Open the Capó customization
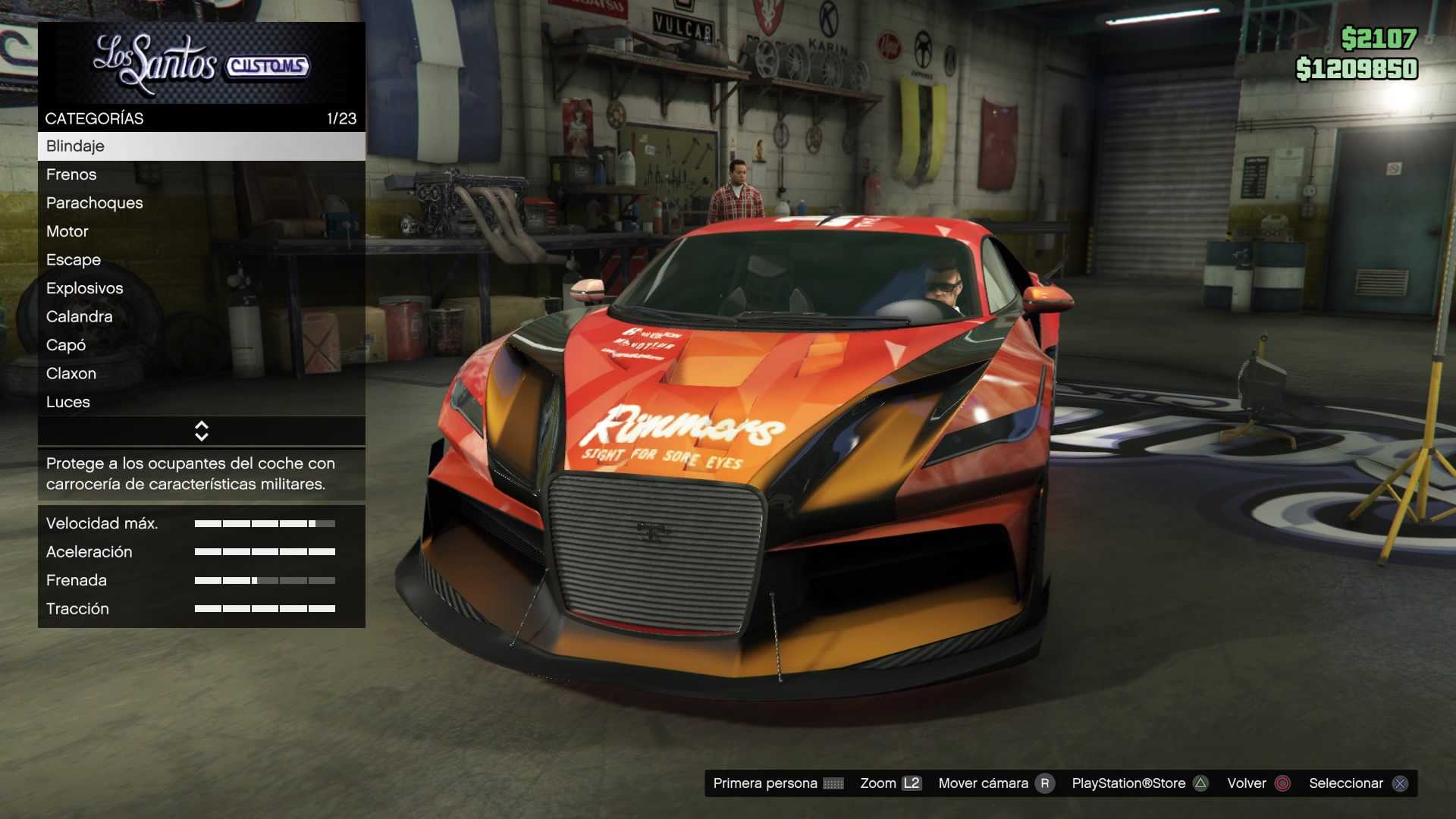 [201, 345]
